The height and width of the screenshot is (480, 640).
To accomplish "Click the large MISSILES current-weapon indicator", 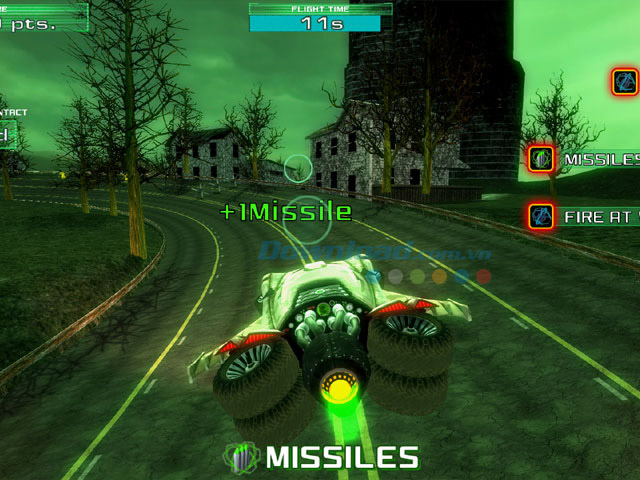I will pyautogui.click(x=320, y=457).
